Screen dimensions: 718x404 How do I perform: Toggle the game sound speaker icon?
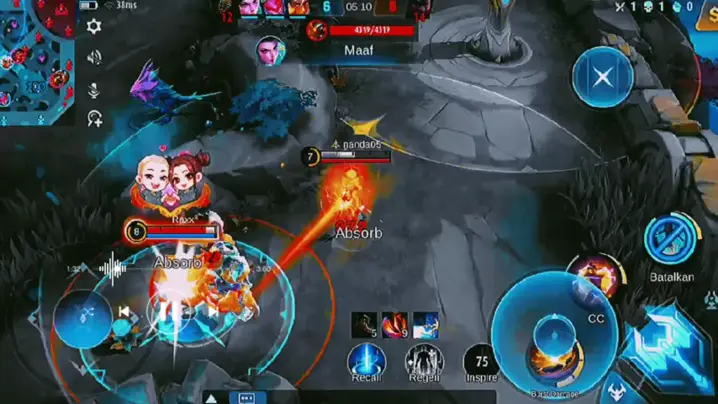94,57
